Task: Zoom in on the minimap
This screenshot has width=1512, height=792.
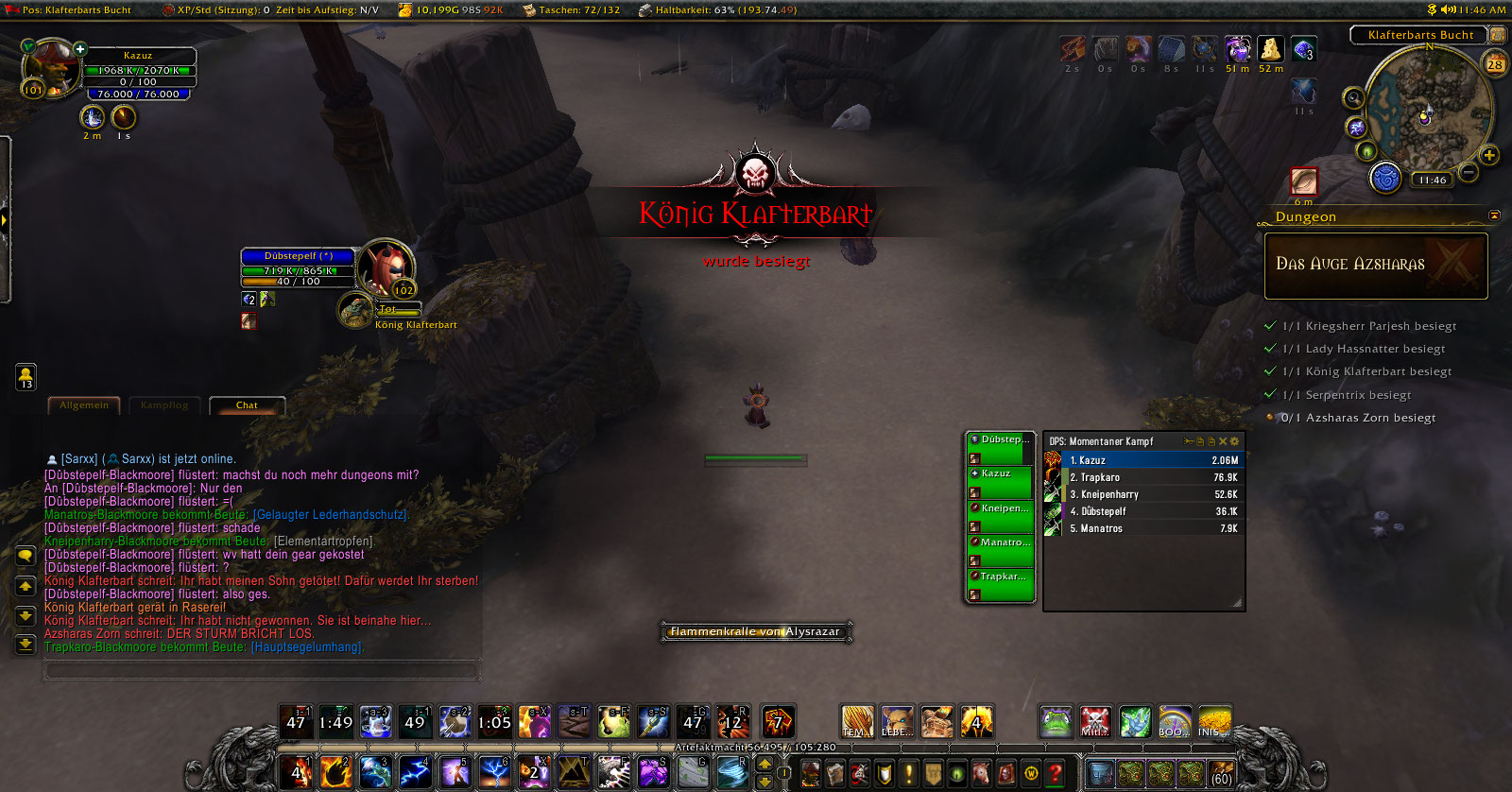Action: [x=1489, y=155]
